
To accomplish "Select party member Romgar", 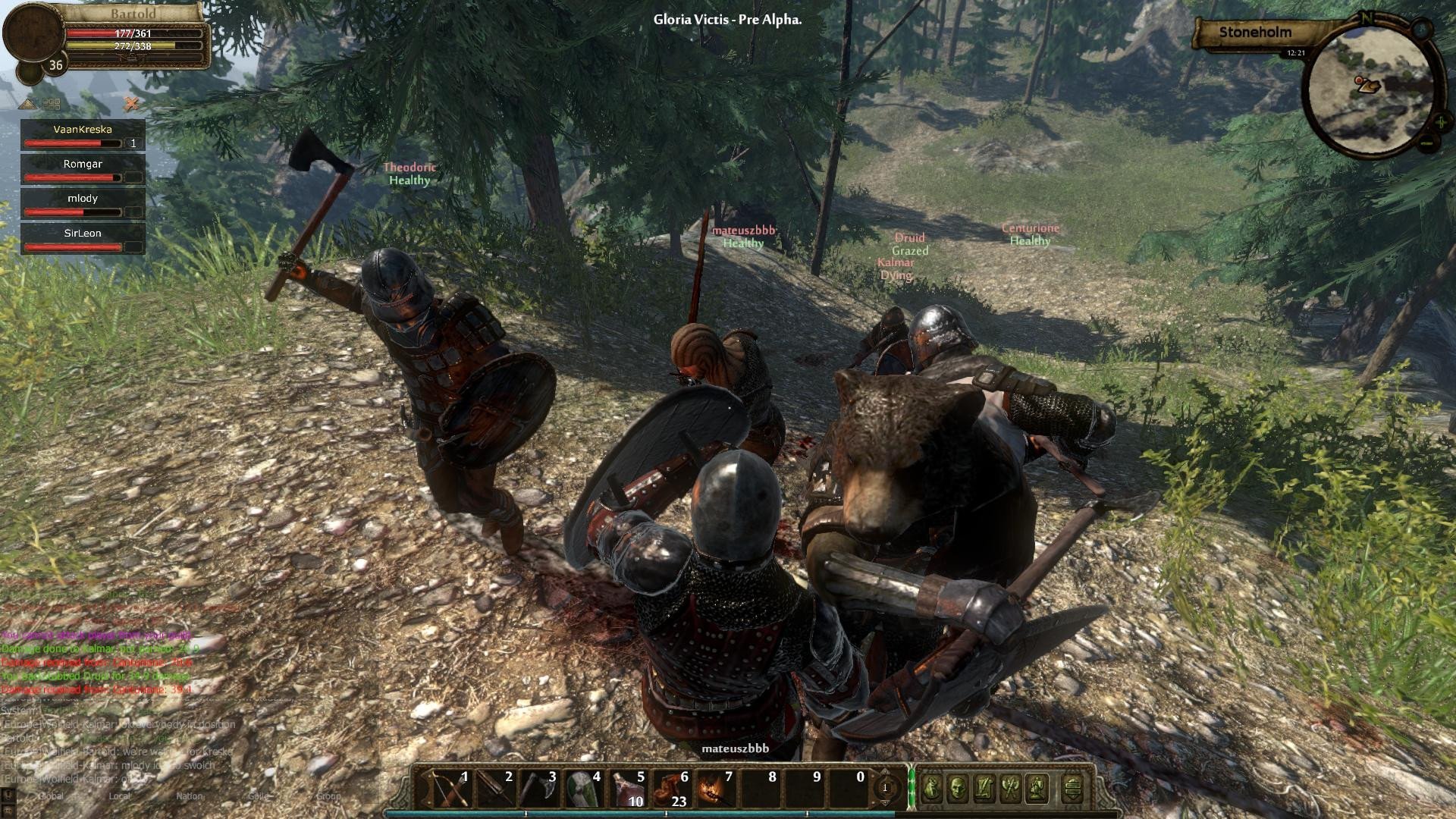I will point(83,169).
